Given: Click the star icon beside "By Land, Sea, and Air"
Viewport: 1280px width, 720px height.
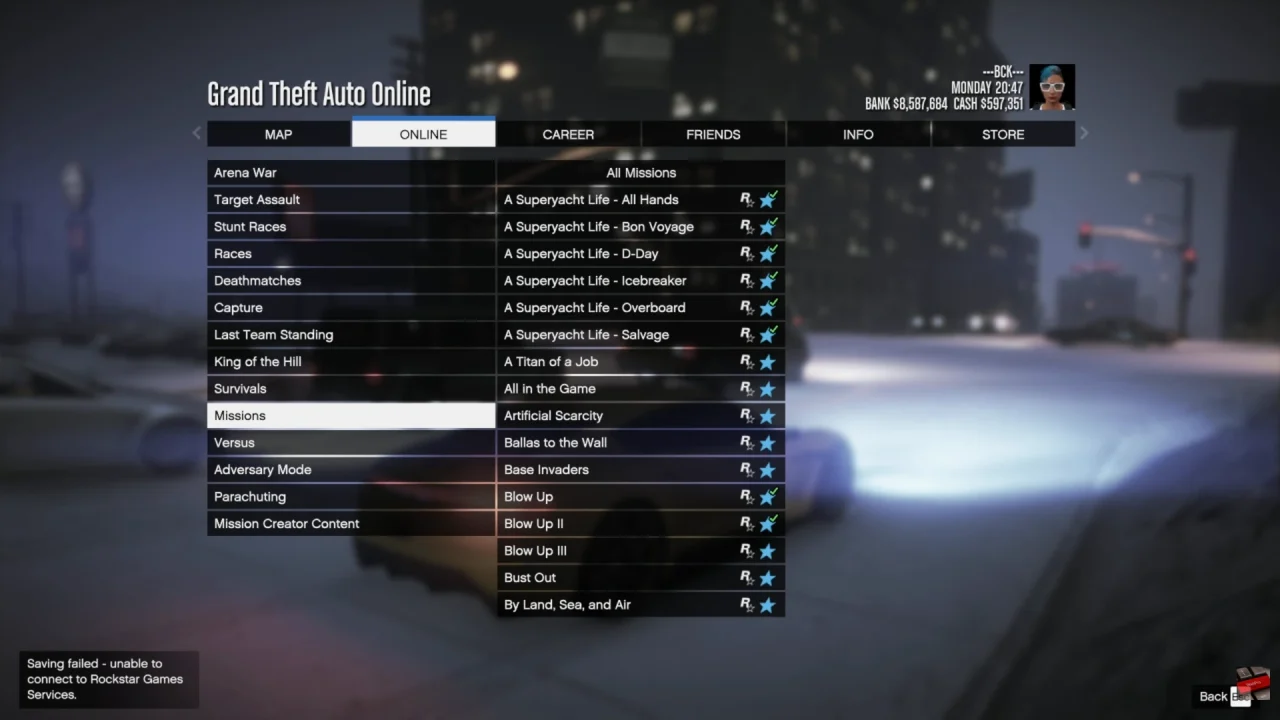Looking at the screenshot, I should pos(768,604).
